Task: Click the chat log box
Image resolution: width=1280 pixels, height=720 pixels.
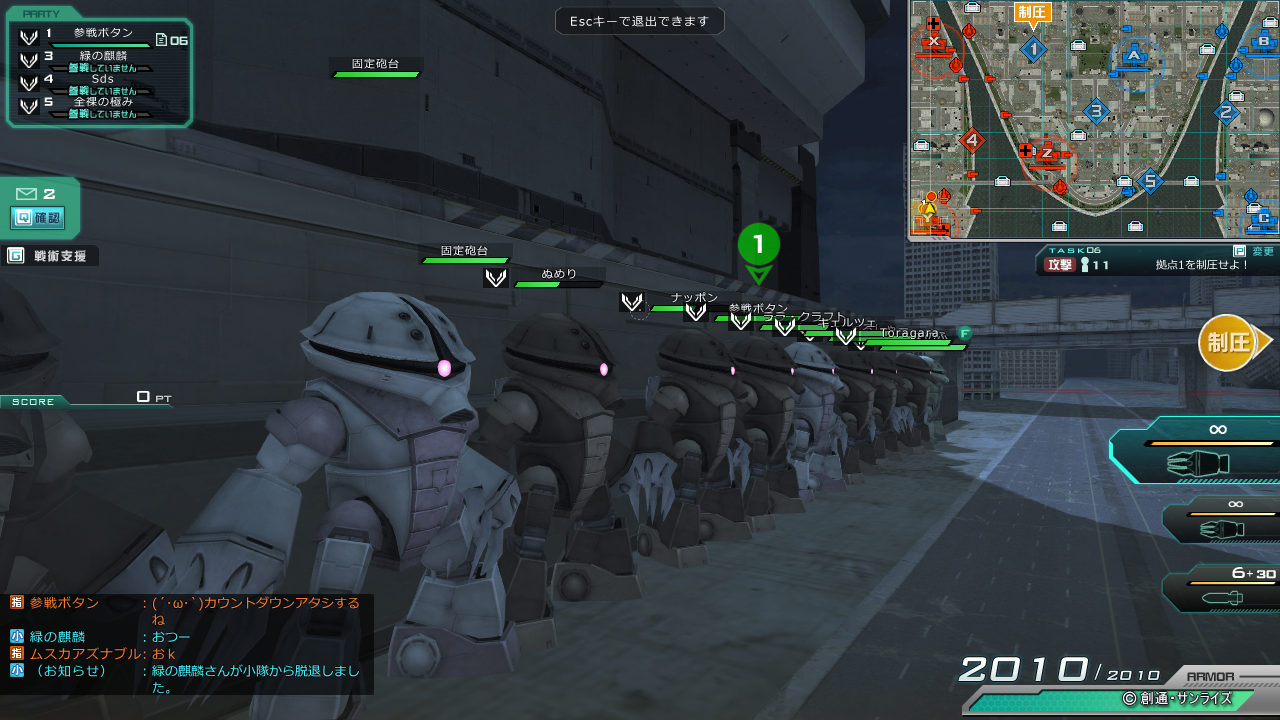Action: (187, 644)
